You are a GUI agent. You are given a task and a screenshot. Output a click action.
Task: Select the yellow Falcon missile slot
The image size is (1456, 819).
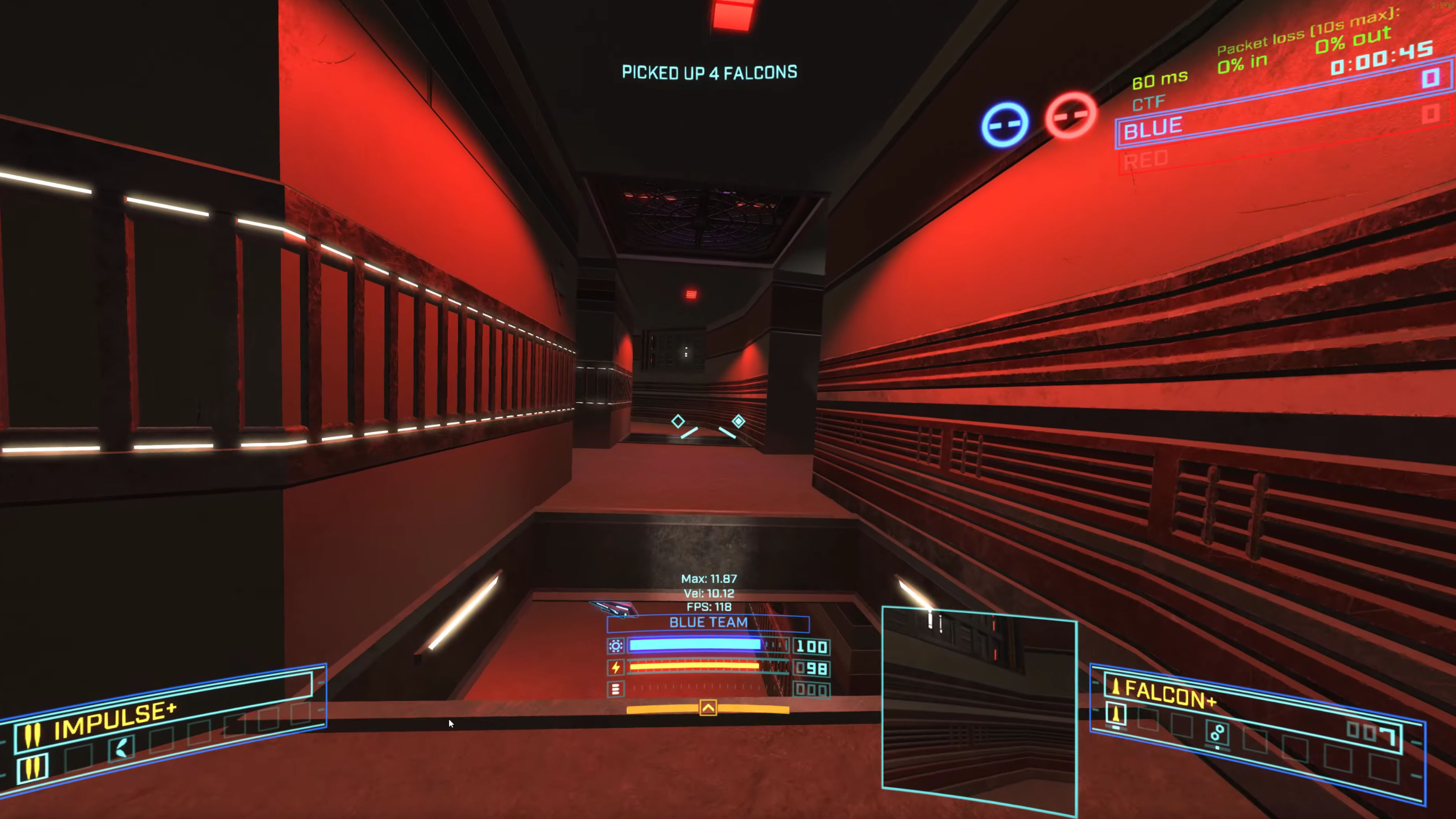(x=1116, y=714)
